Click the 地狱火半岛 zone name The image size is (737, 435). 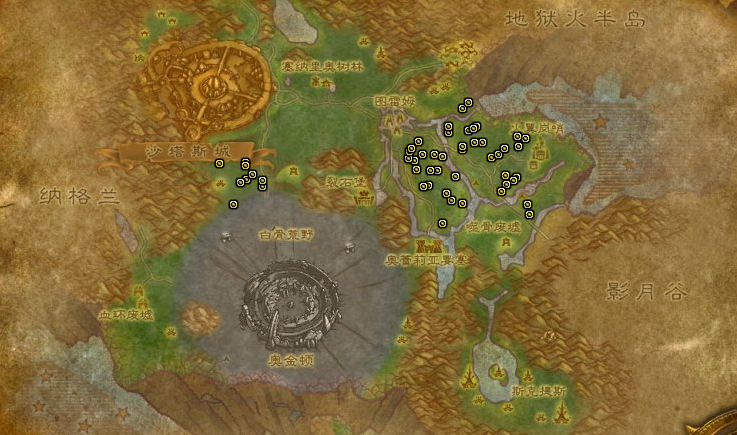coord(571,19)
